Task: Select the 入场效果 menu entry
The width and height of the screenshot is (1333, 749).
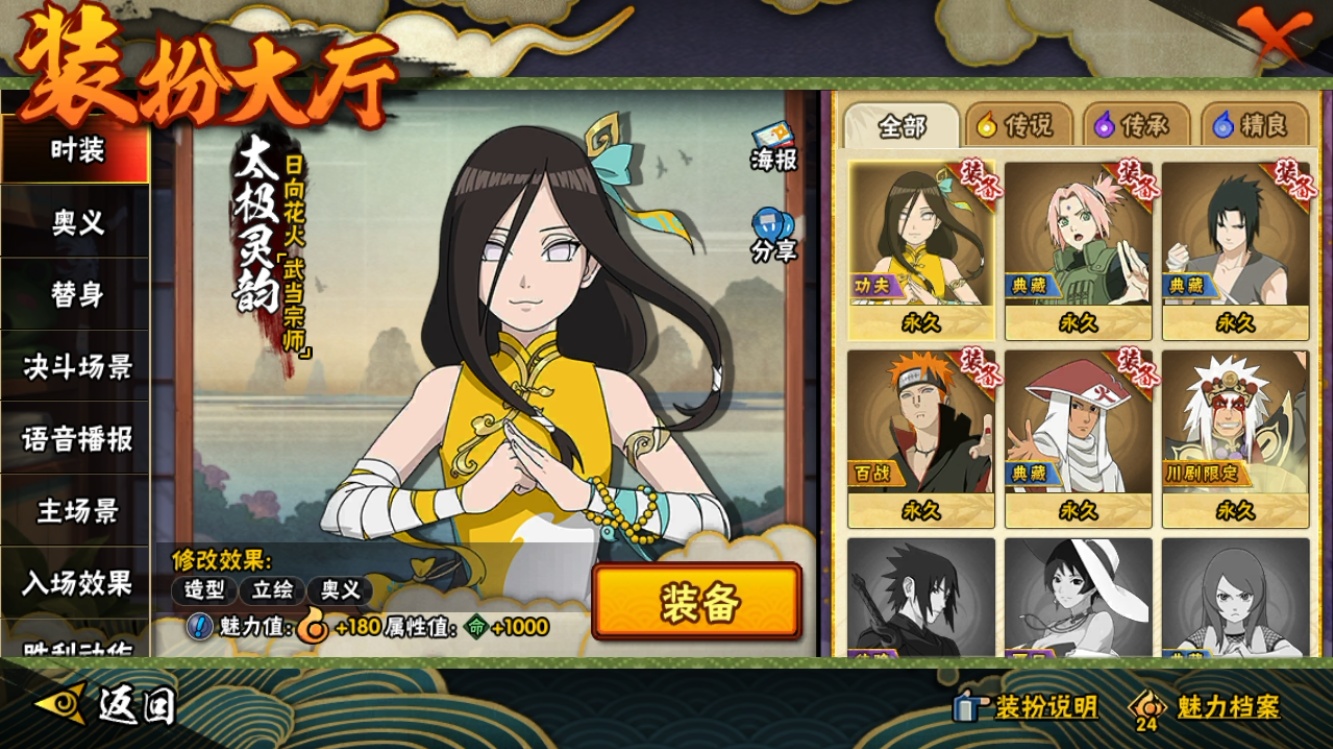Action: pyautogui.click(x=76, y=583)
